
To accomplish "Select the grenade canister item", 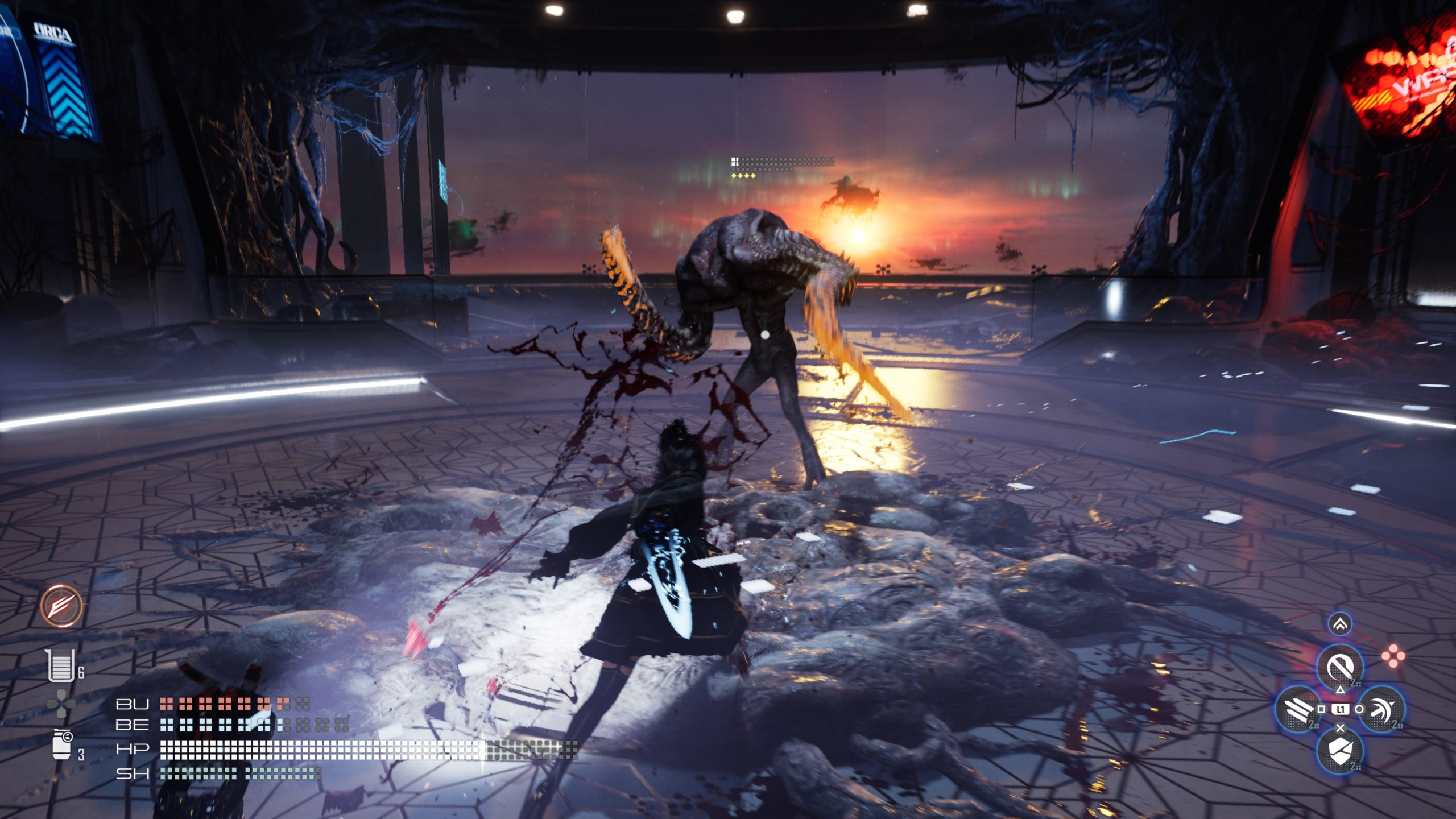I will click(61, 745).
